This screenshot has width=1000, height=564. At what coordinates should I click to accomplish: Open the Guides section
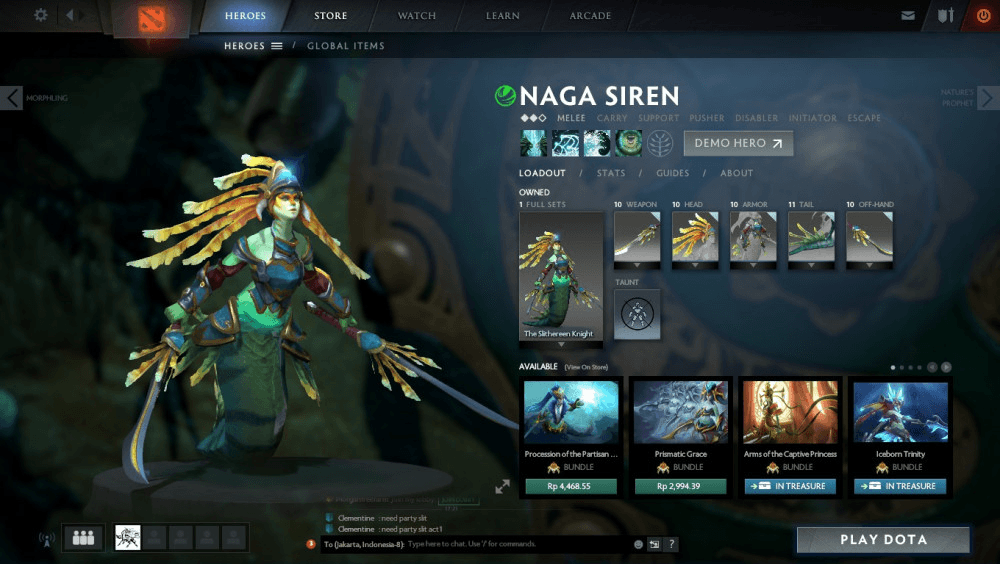point(673,173)
